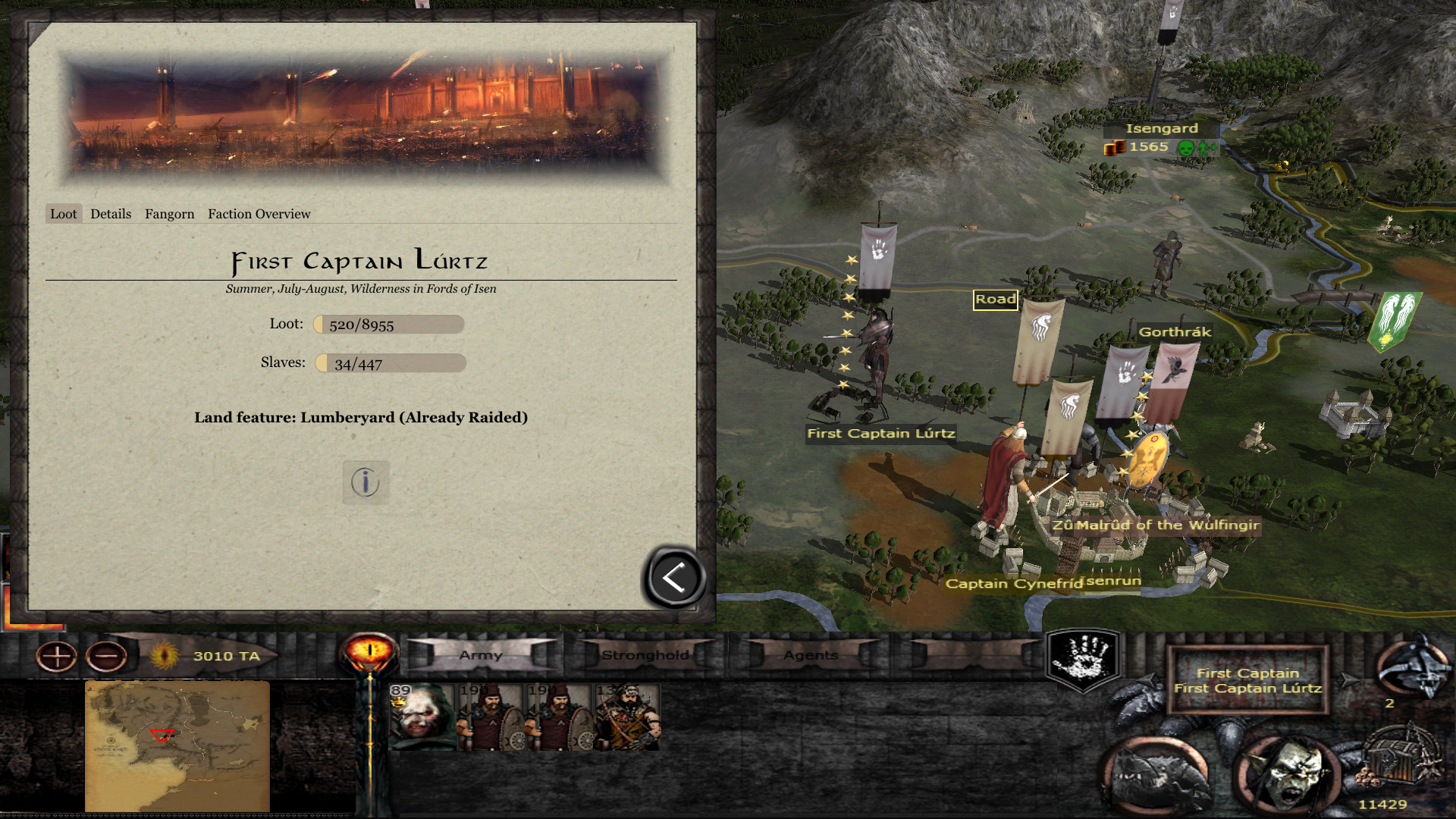Click the snarling orc portrait button
The width and height of the screenshot is (1456, 819).
pyautogui.click(x=1285, y=775)
